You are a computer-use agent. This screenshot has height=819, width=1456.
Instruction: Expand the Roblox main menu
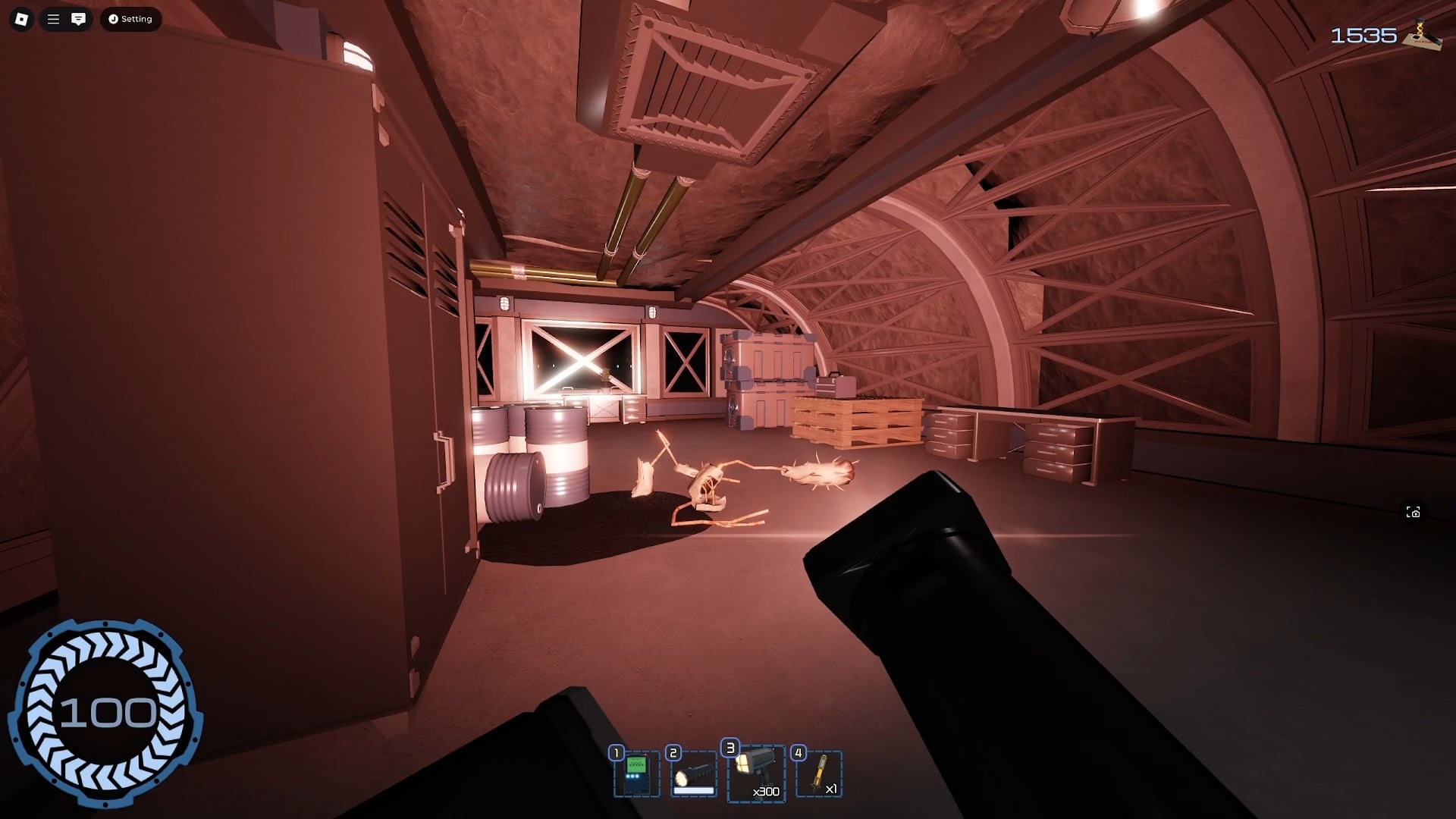pyautogui.click(x=20, y=19)
